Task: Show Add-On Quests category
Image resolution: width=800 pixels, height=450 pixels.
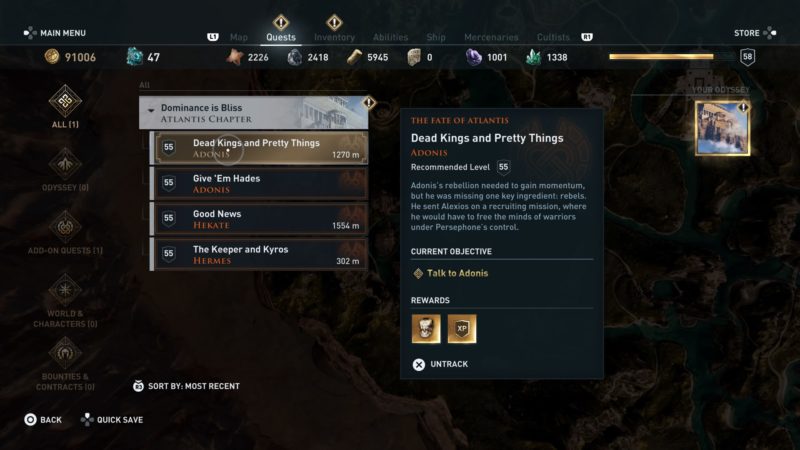Action: (65, 228)
